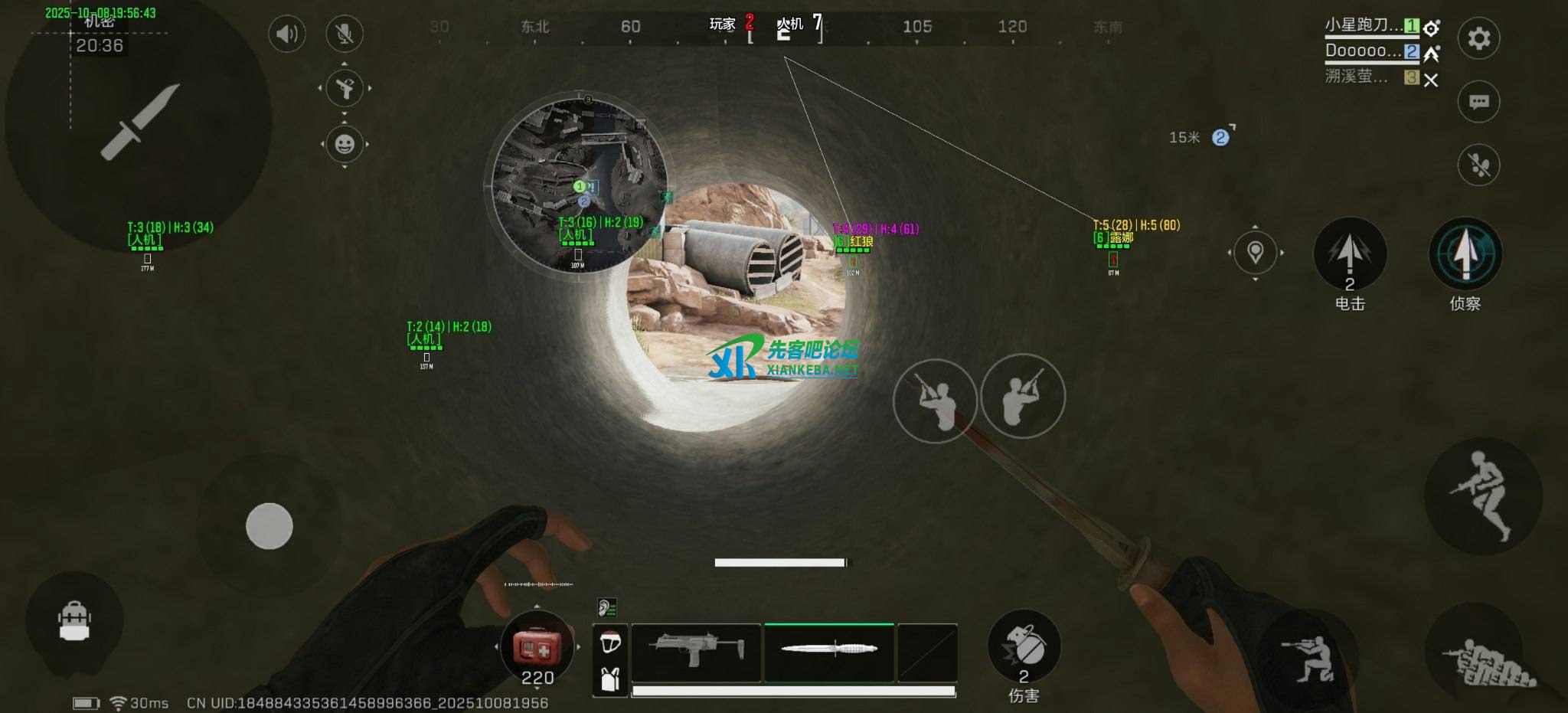The width and height of the screenshot is (1568, 713).
Task: Open the chat message panel
Action: tap(1480, 102)
